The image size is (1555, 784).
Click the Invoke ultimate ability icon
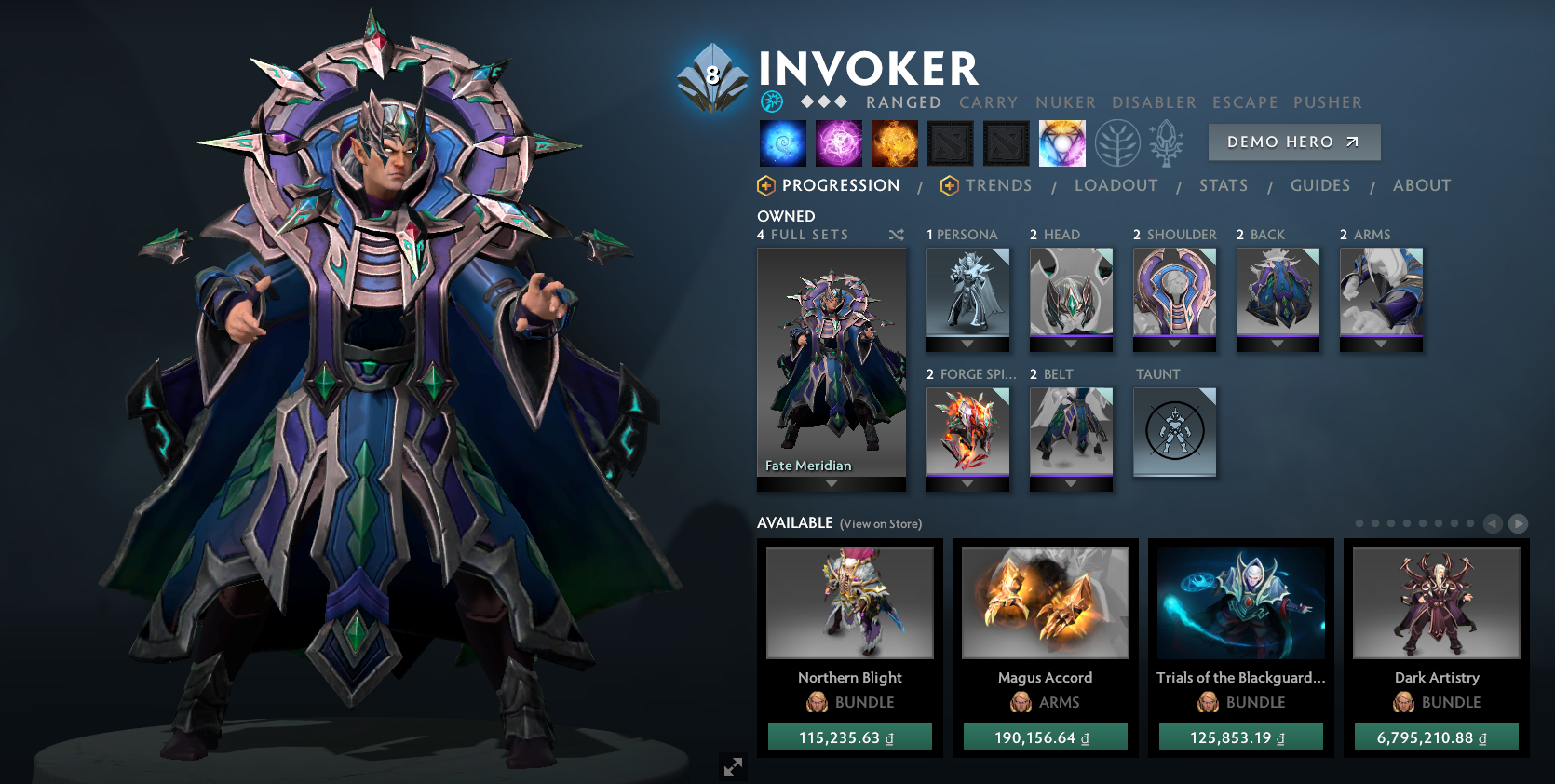pyautogui.click(x=1061, y=142)
